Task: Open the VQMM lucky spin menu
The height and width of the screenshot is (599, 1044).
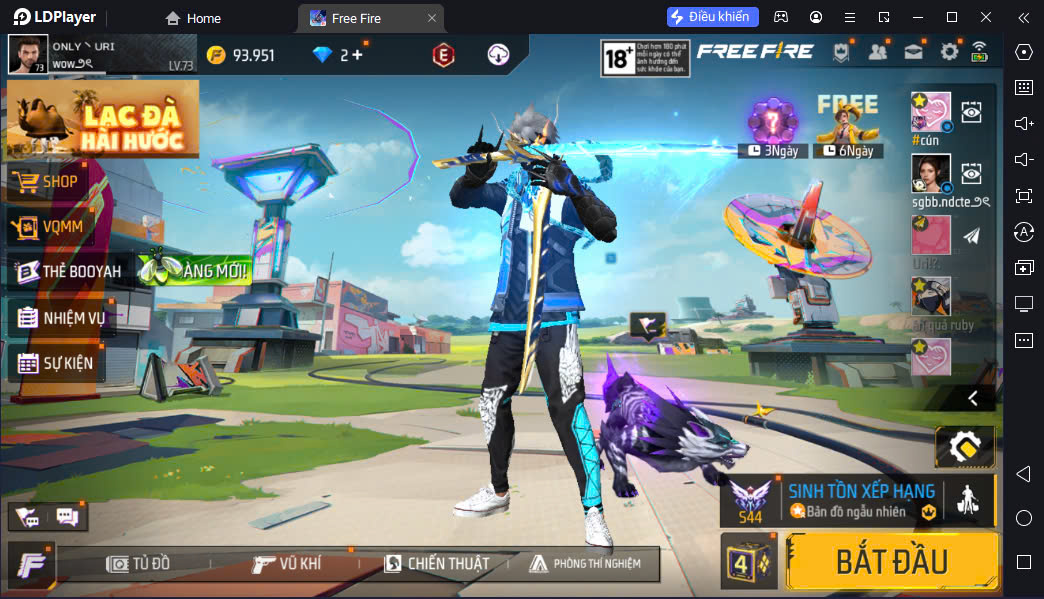Action: (x=60, y=227)
